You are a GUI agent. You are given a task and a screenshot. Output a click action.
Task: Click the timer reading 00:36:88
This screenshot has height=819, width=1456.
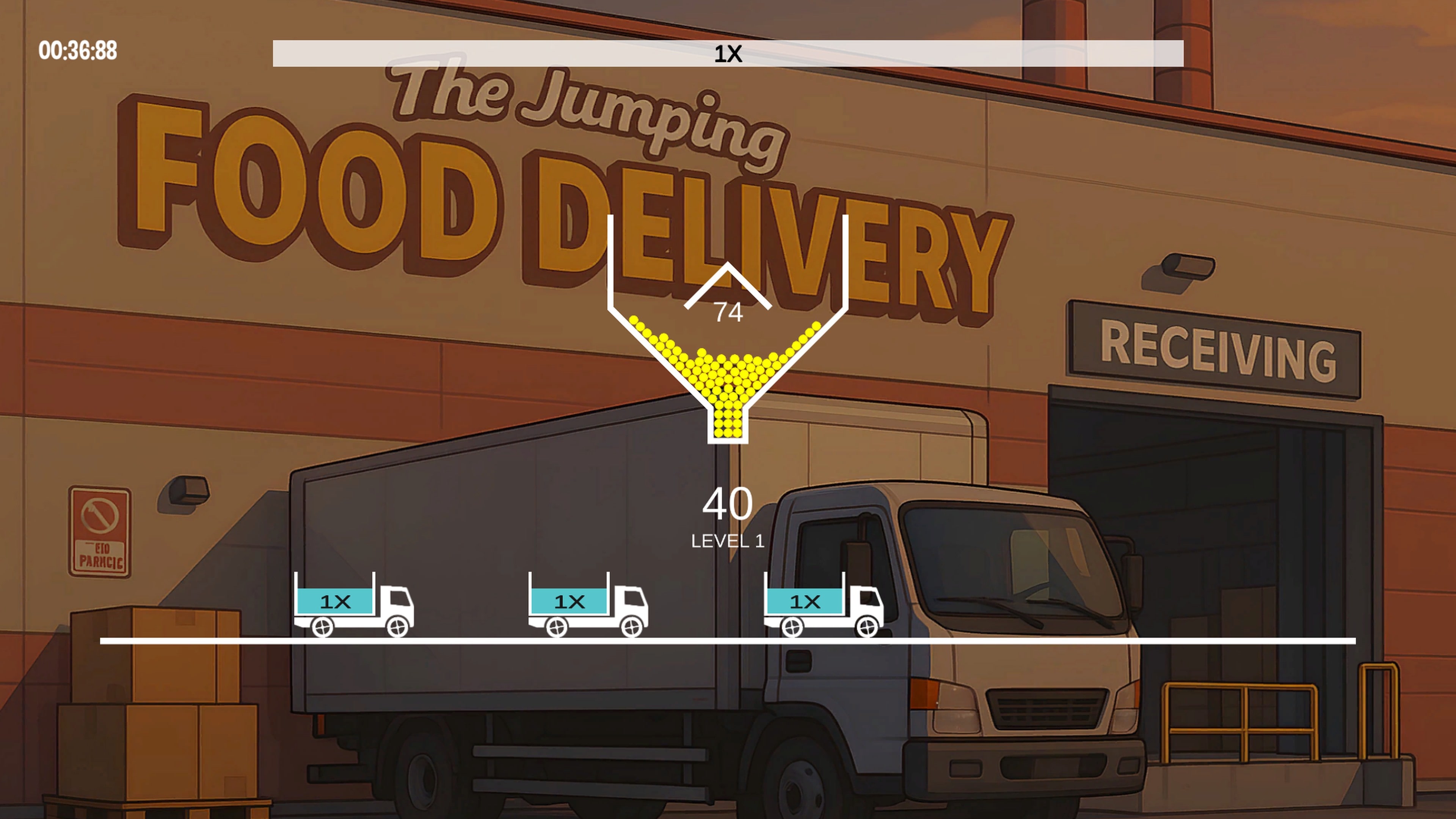[x=79, y=53]
